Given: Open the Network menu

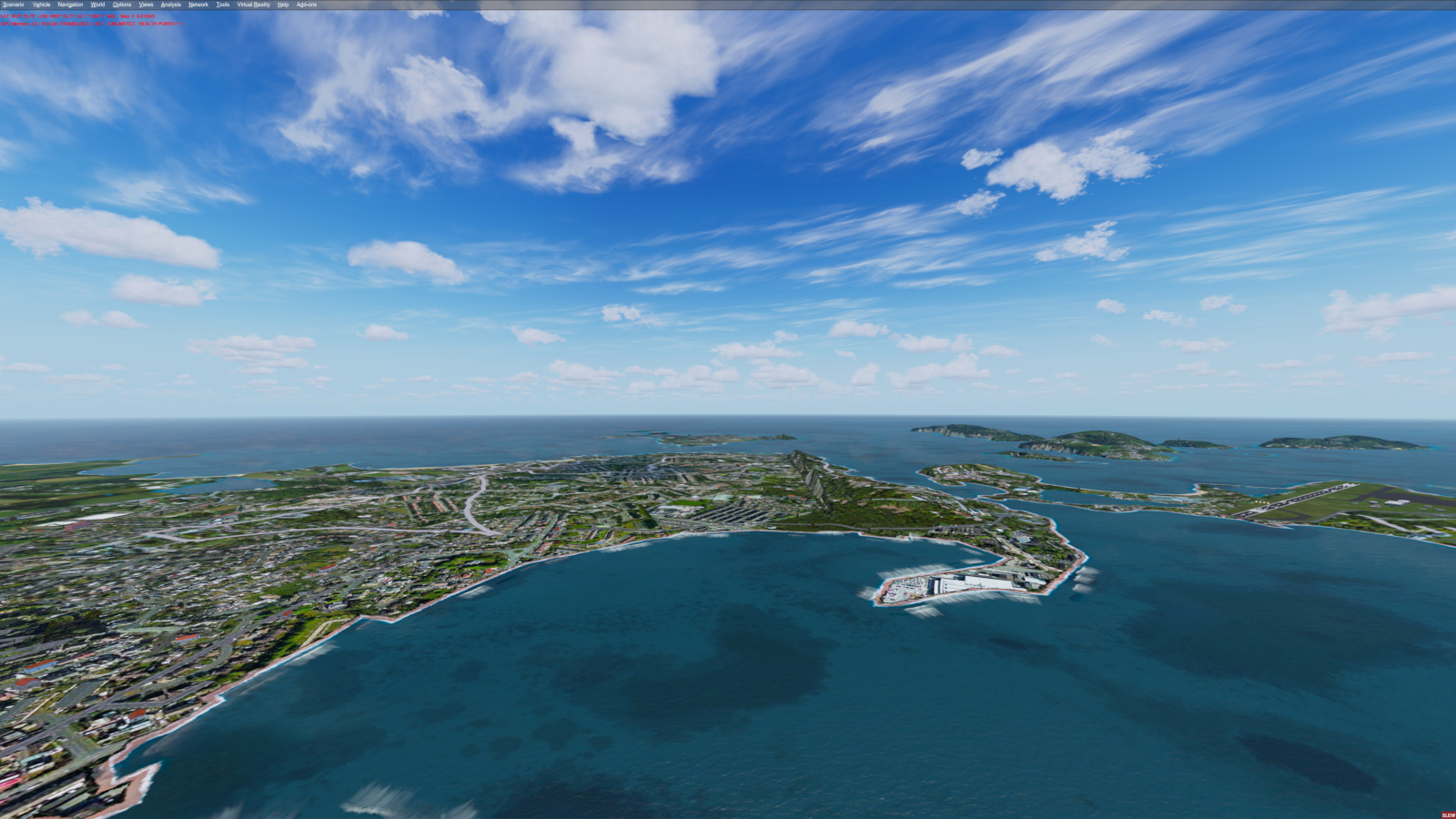Looking at the screenshot, I should pyautogui.click(x=198, y=5).
